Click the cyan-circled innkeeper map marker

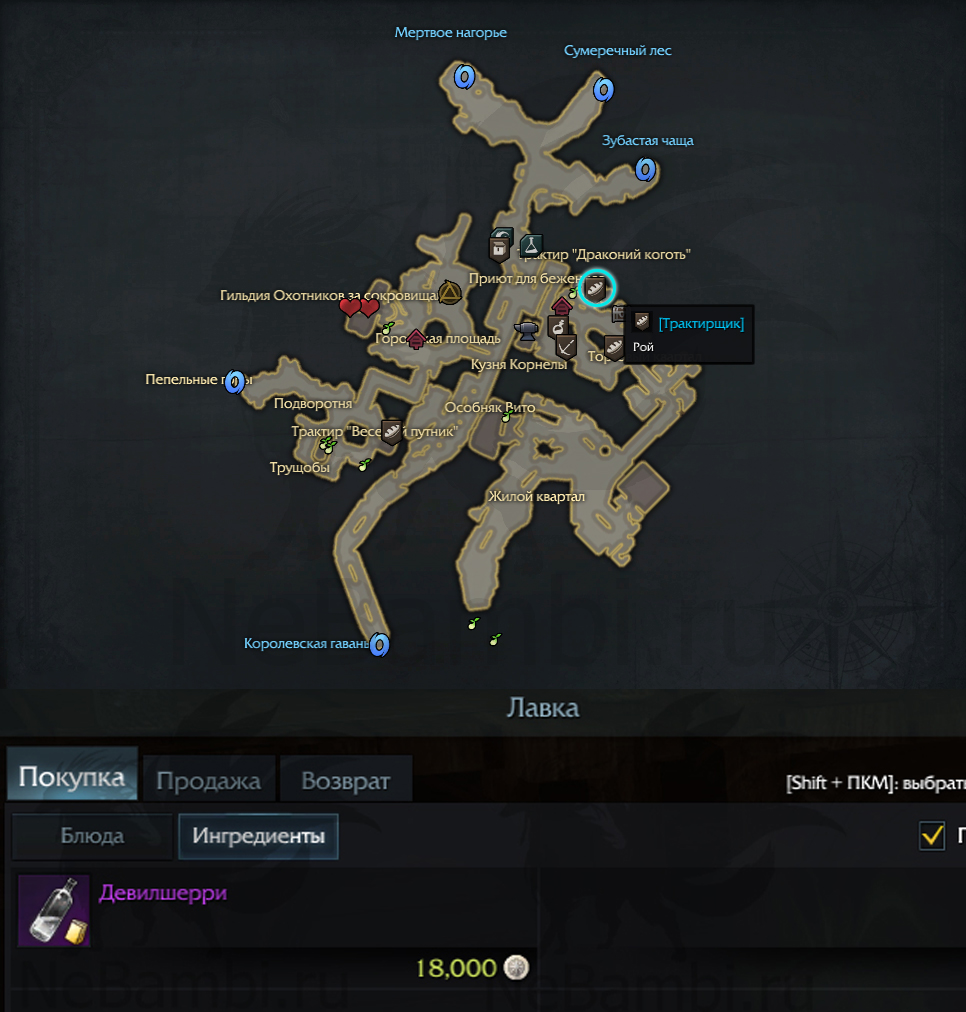596,288
